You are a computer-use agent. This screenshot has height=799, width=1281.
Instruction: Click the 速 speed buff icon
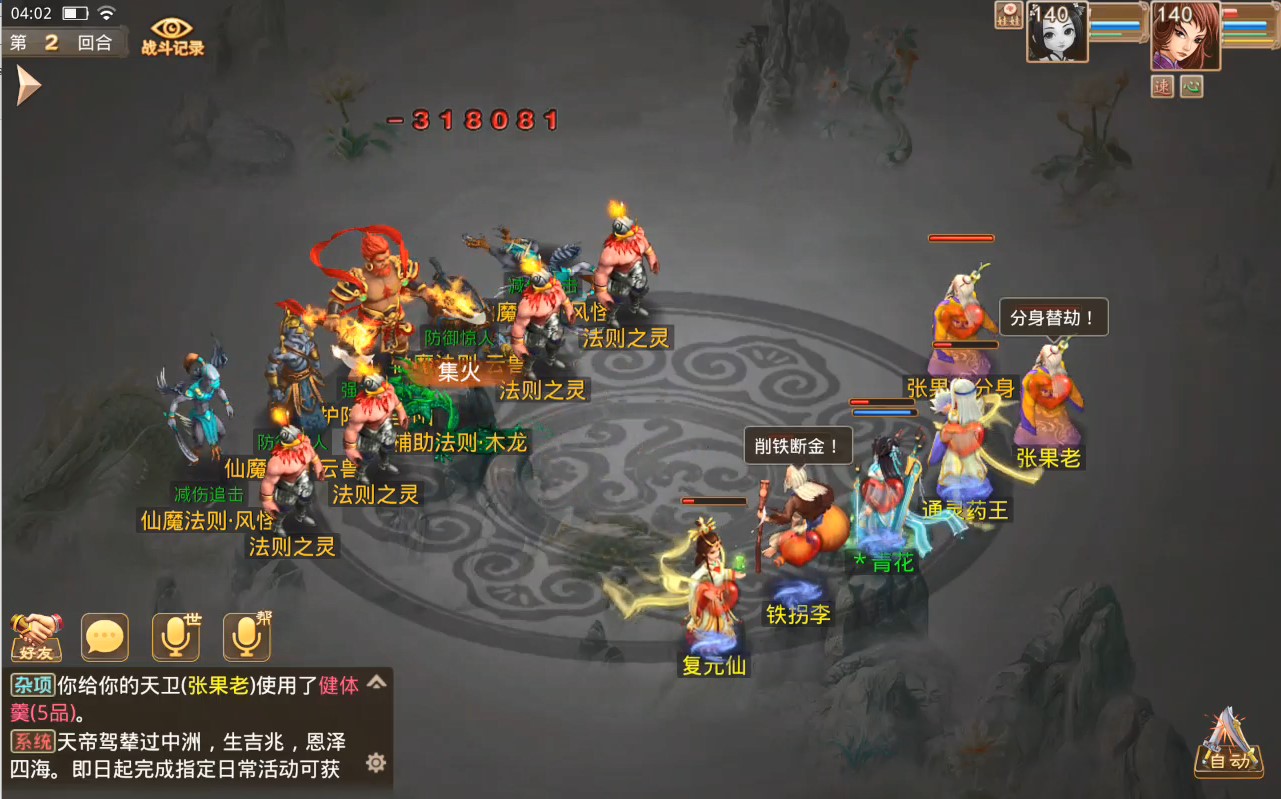tap(1162, 87)
